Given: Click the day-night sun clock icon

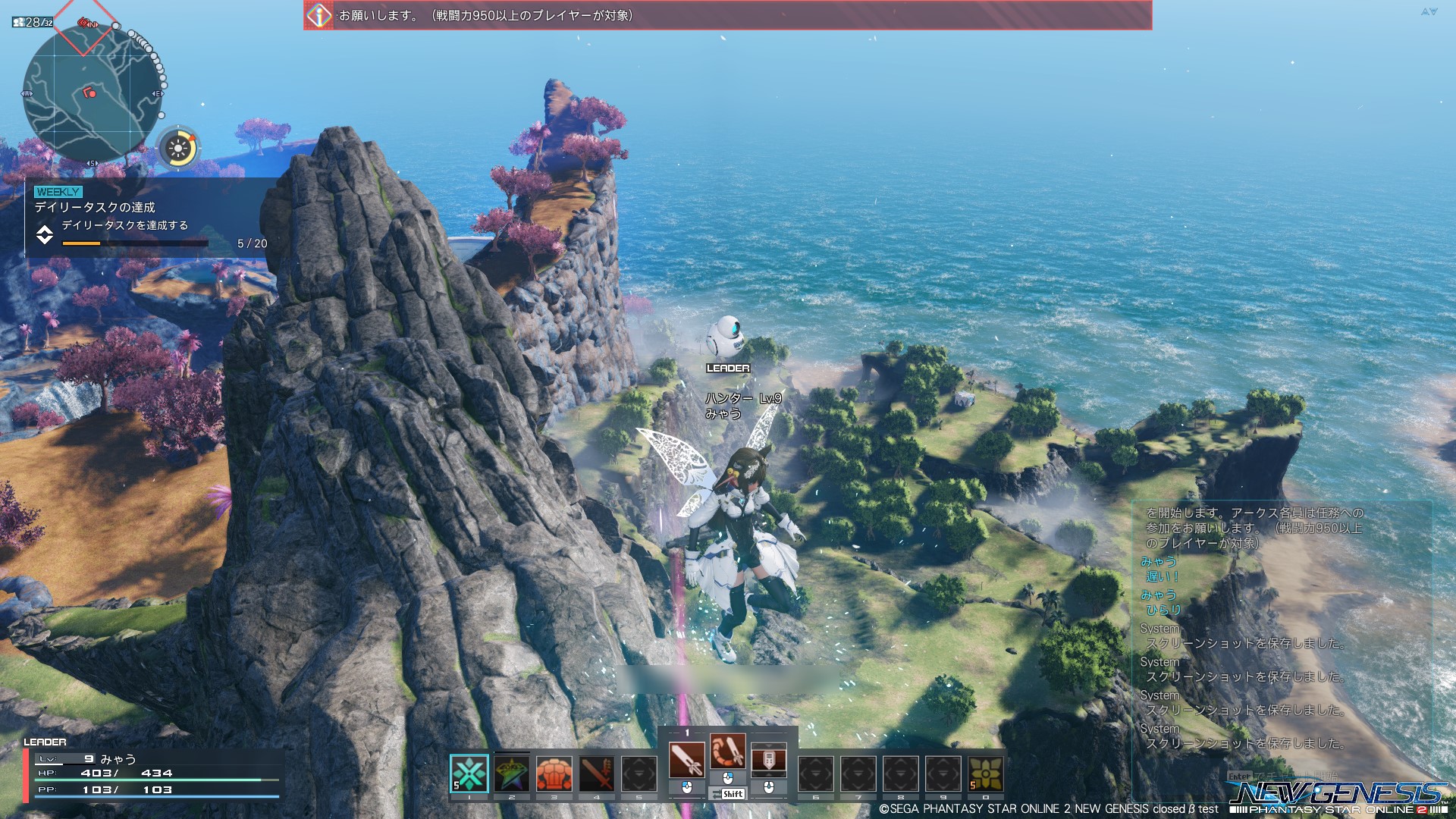Looking at the screenshot, I should [179, 148].
